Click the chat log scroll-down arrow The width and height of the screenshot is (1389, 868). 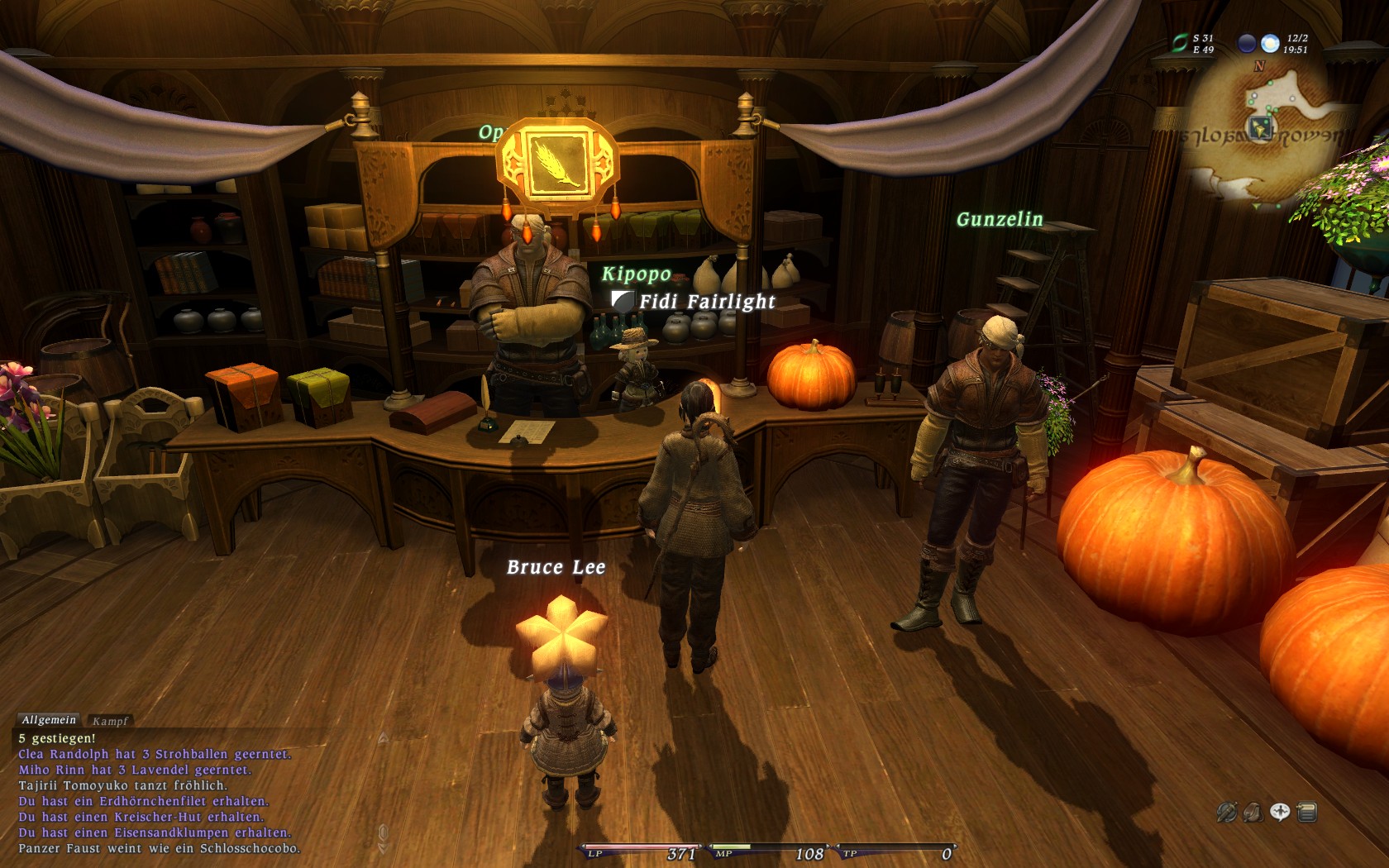pyautogui.click(x=383, y=847)
